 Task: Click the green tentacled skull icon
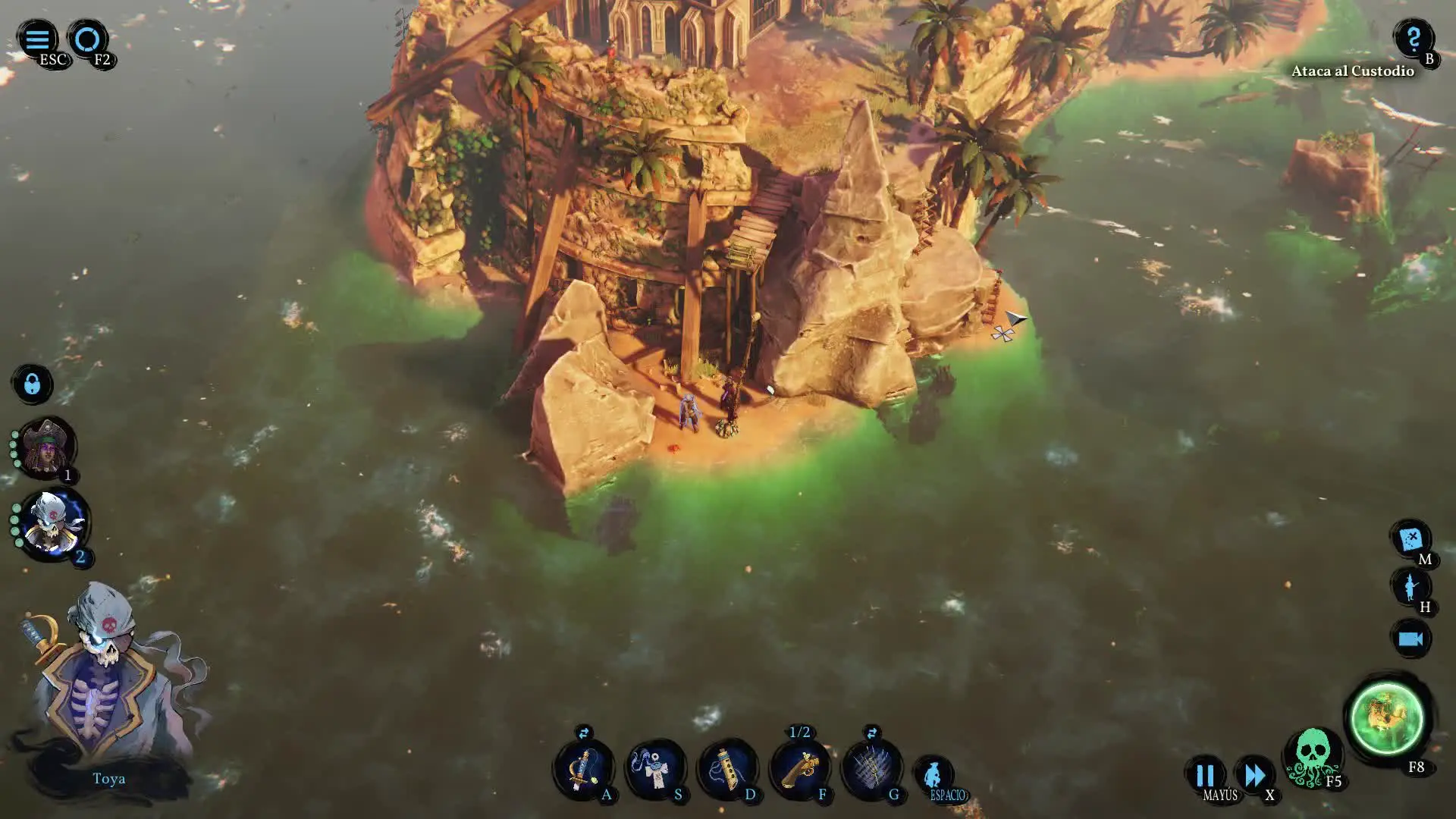pos(1313,756)
